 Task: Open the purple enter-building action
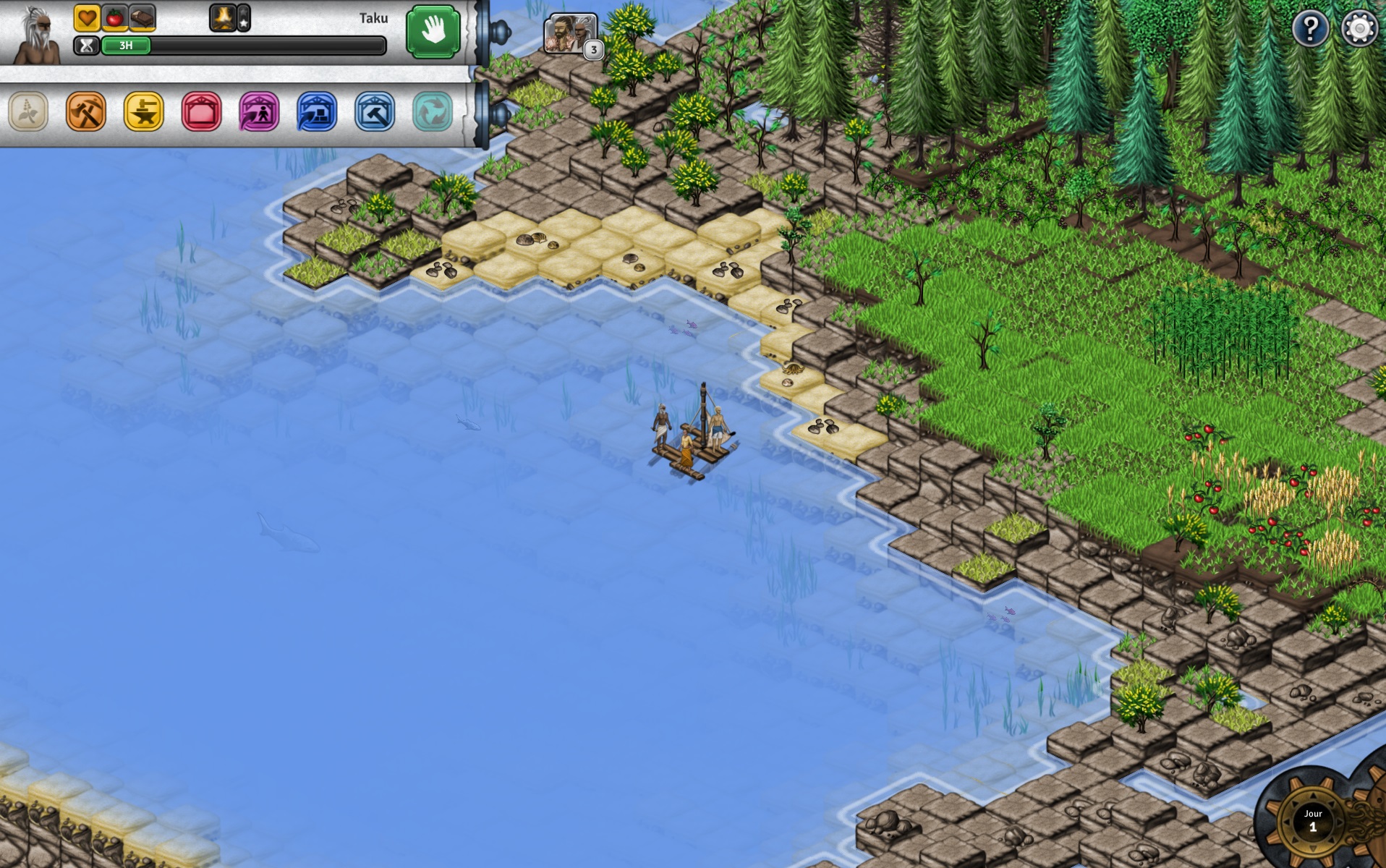click(x=259, y=111)
